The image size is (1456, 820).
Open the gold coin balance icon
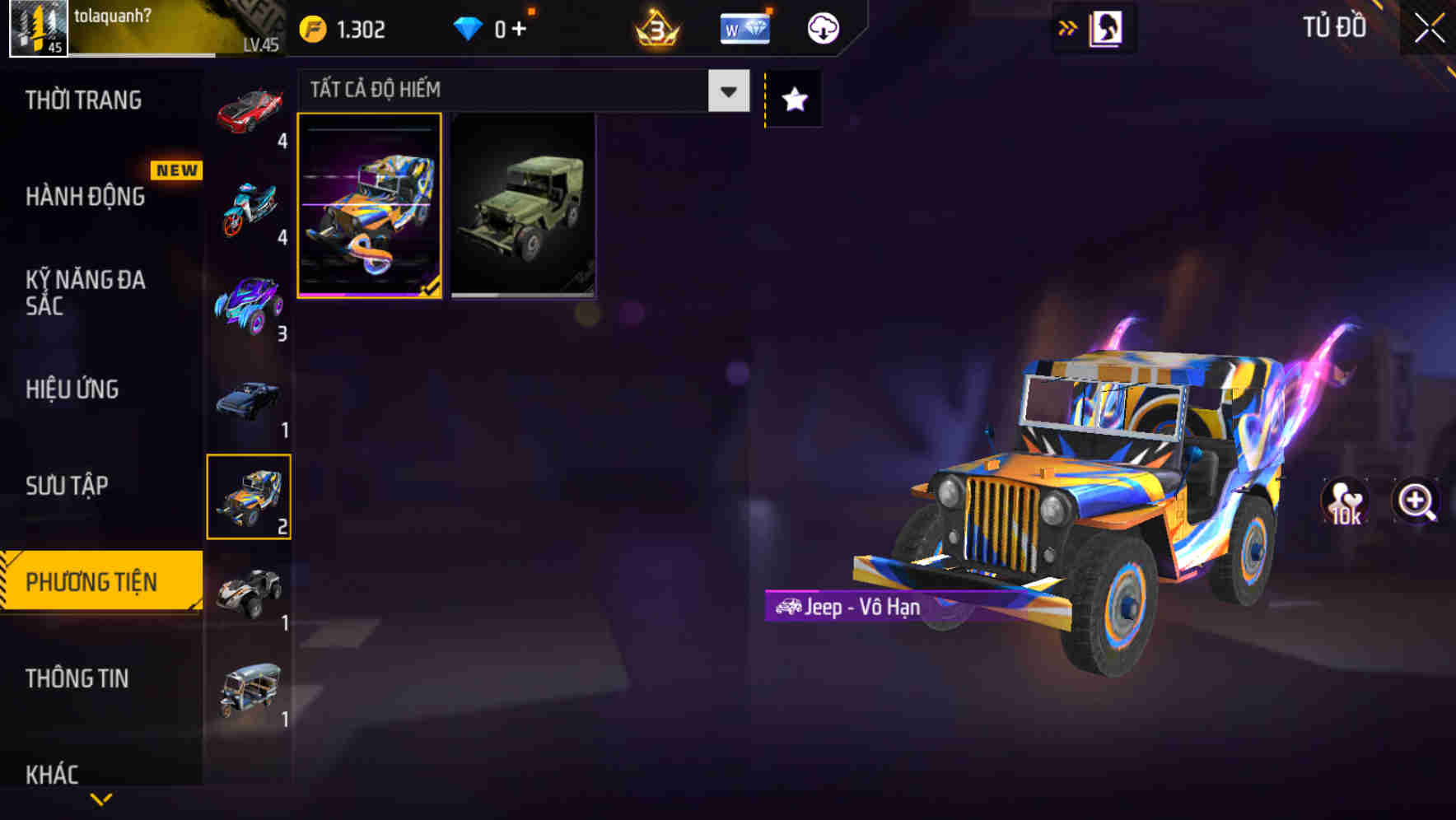click(315, 26)
